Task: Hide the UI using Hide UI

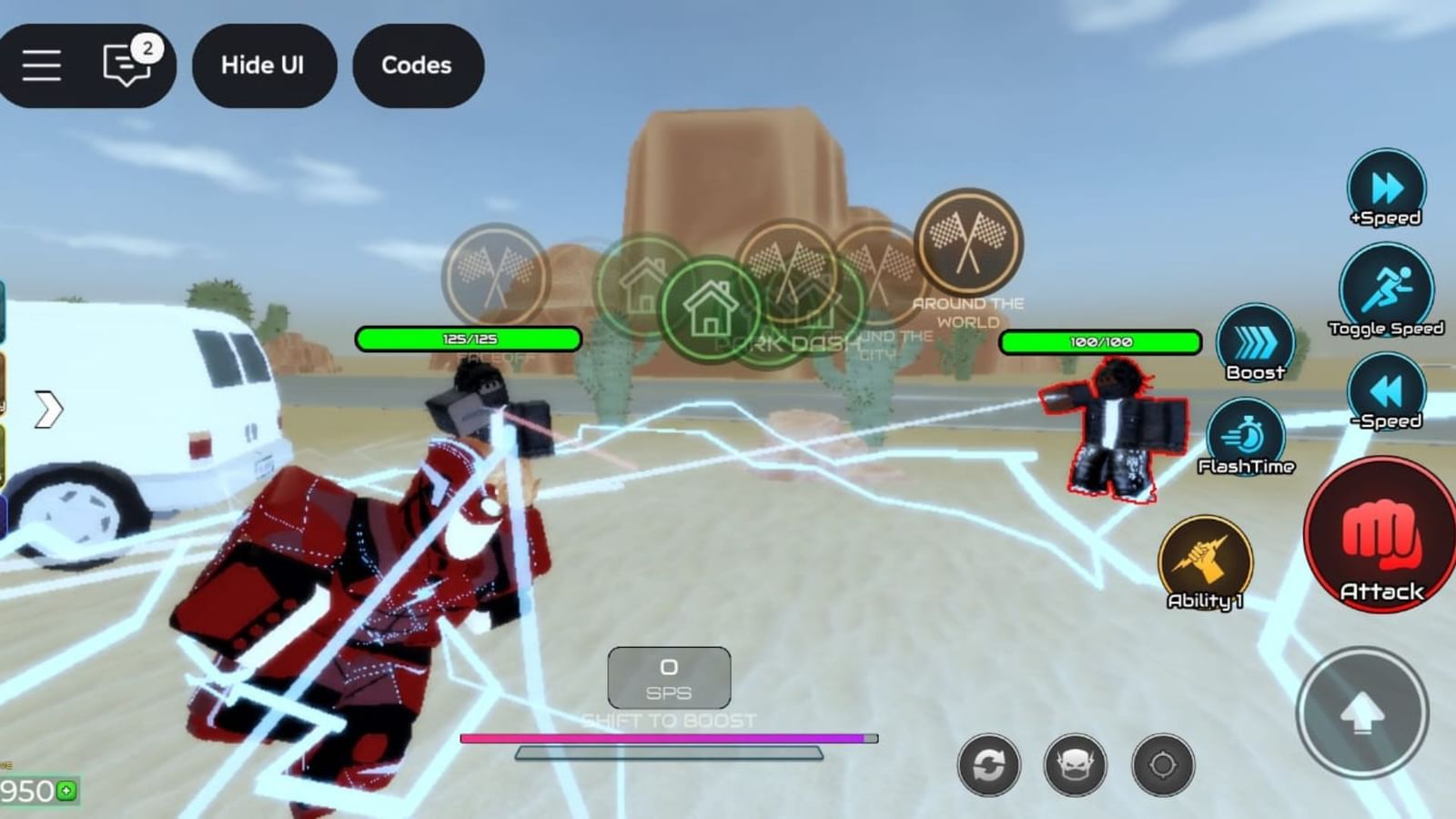Action: 264,65
